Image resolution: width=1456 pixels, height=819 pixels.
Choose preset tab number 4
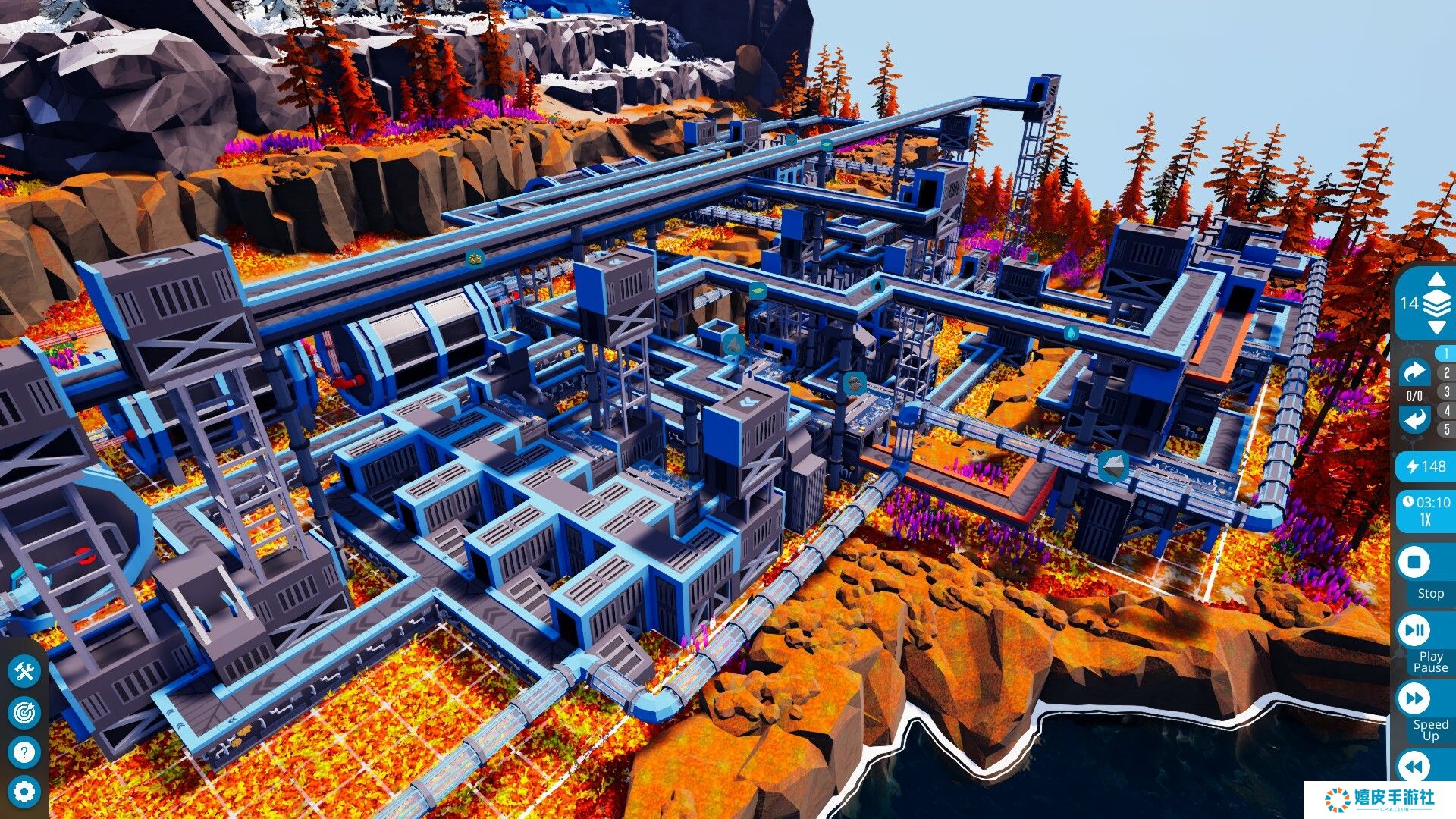(x=1446, y=410)
